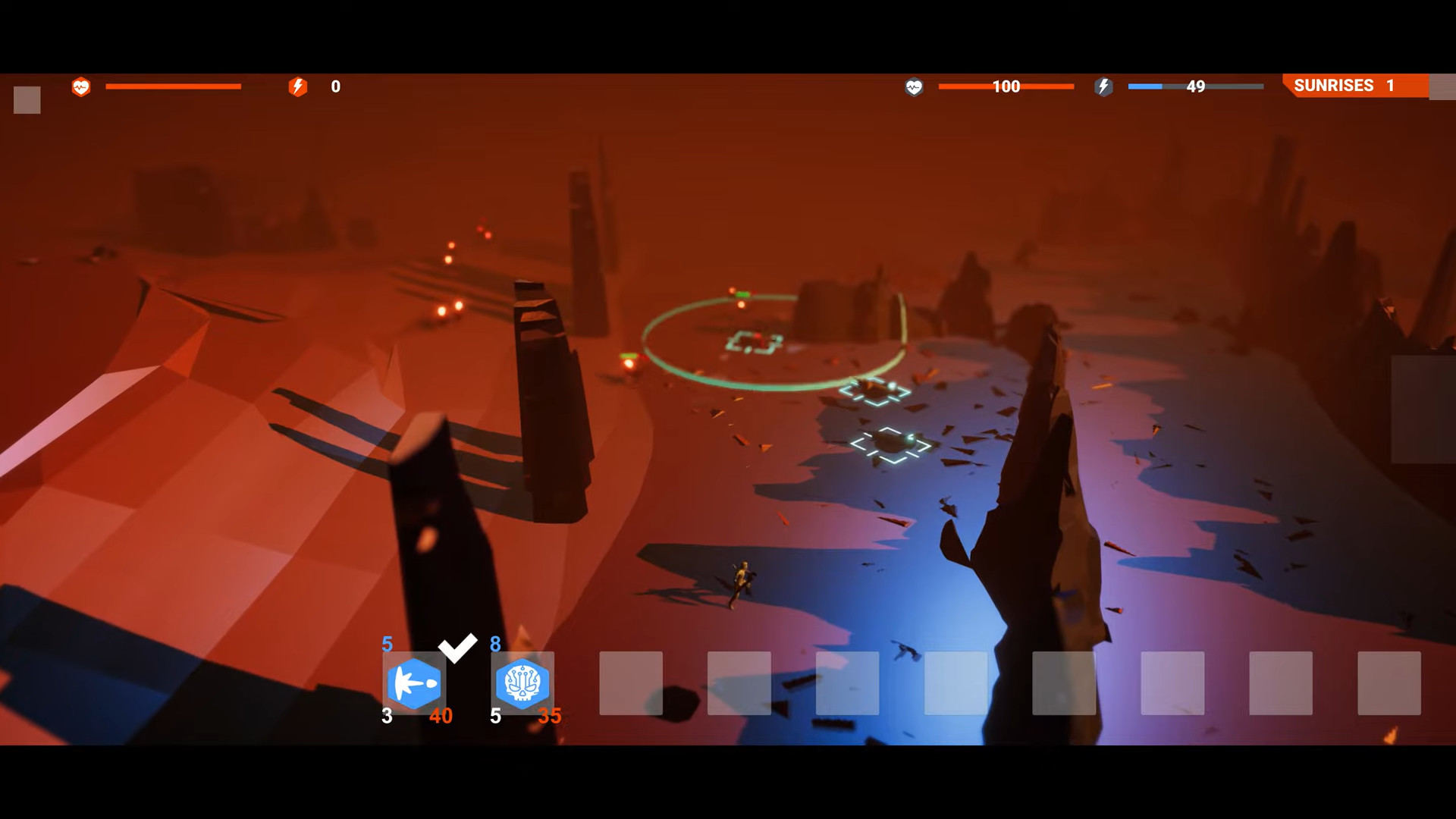Click the last empty hotbar slot
Viewport: 1456px width, 819px height.
[x=1388, y=683]
